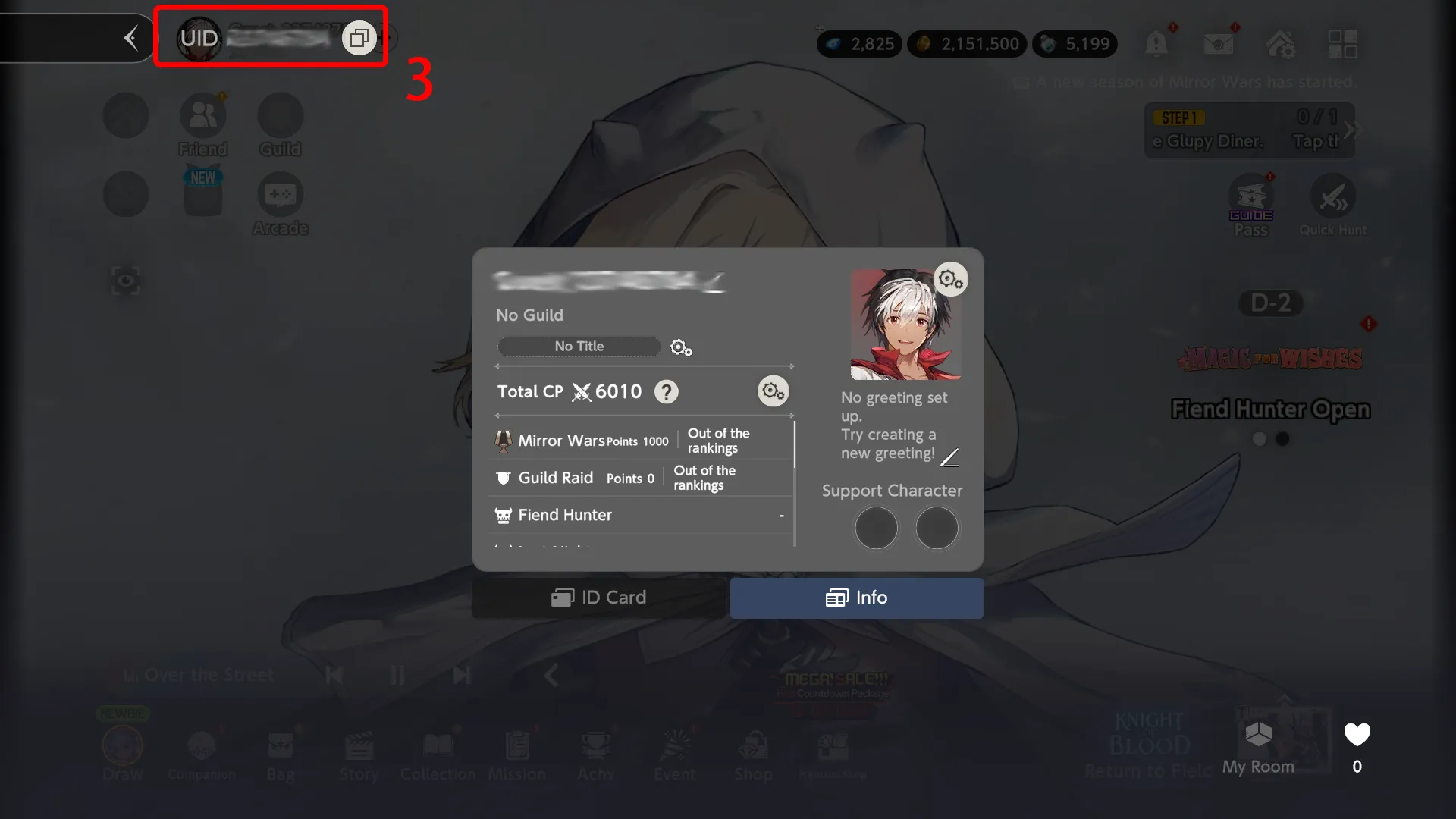Edit the player name with the pencil
This screenshot has height=819, width=1456.
coord(715,284)
